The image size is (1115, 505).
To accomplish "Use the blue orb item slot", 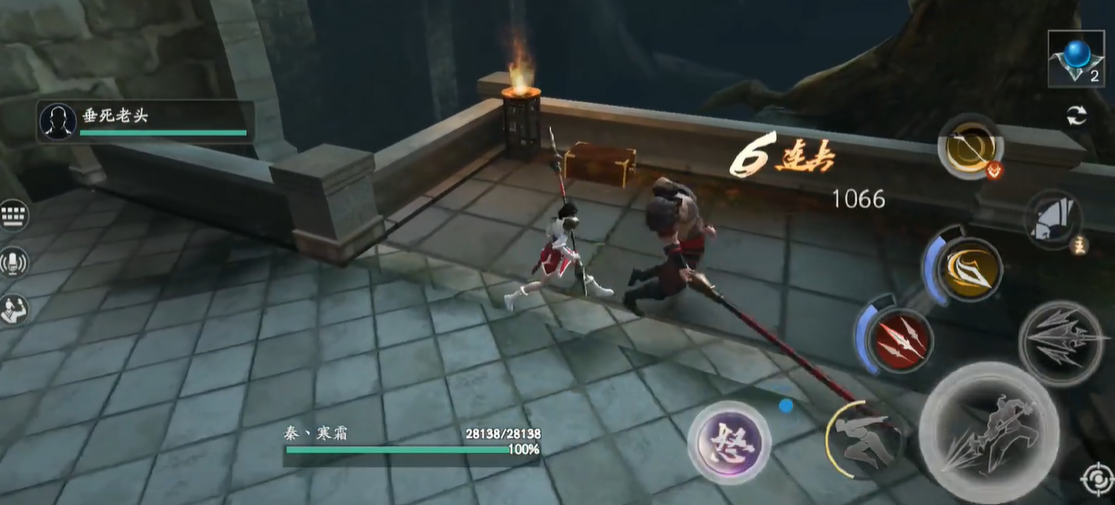I will pos(1075,57).
